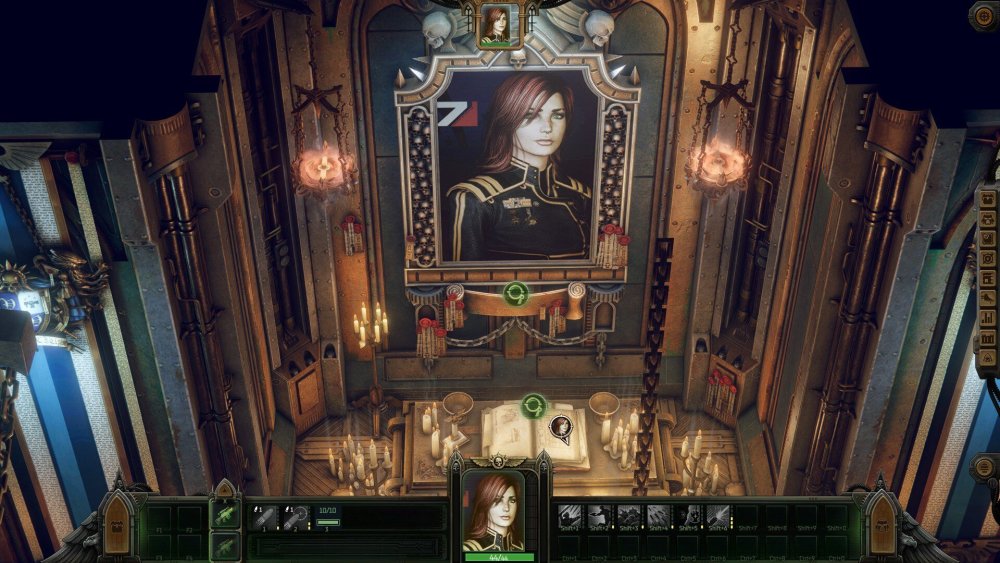Activate the Shift+3 ability icon
Screen dimensions: 1000x563
coord(628,517)
